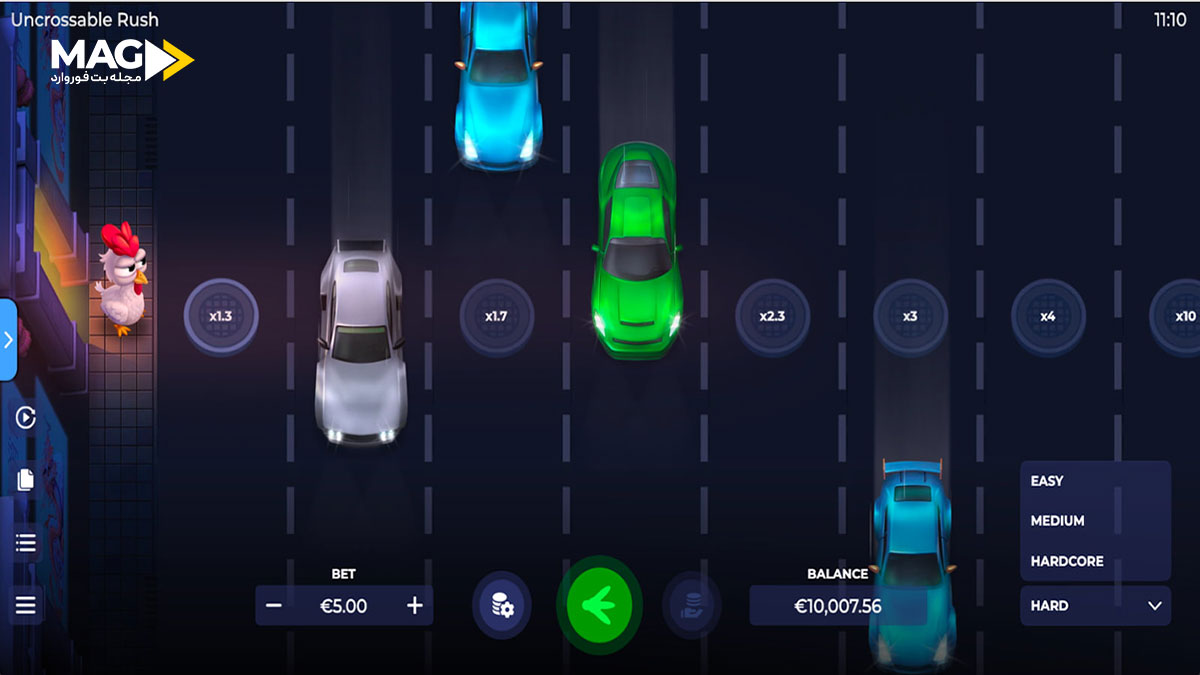Image resolution: width=1200 pixels, height=675 pixels.
Task: Click the €5.00 bet amount field
Action: [x=344, y=606]
